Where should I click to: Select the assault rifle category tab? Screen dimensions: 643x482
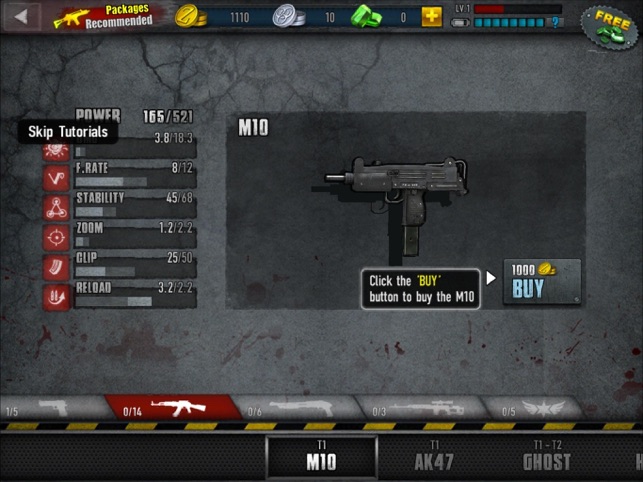(x=172, y=409)
